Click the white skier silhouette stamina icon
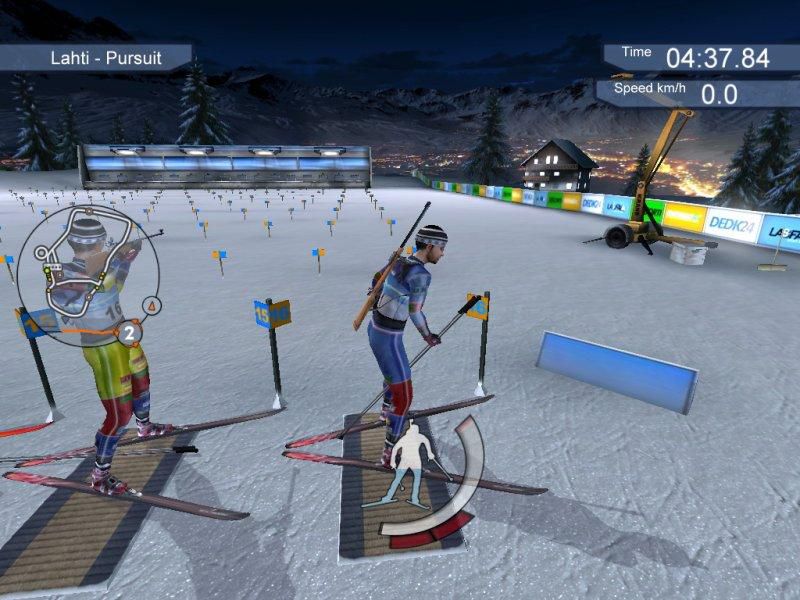The width and height of the screenshot is (800, 600). click(409, 471)
